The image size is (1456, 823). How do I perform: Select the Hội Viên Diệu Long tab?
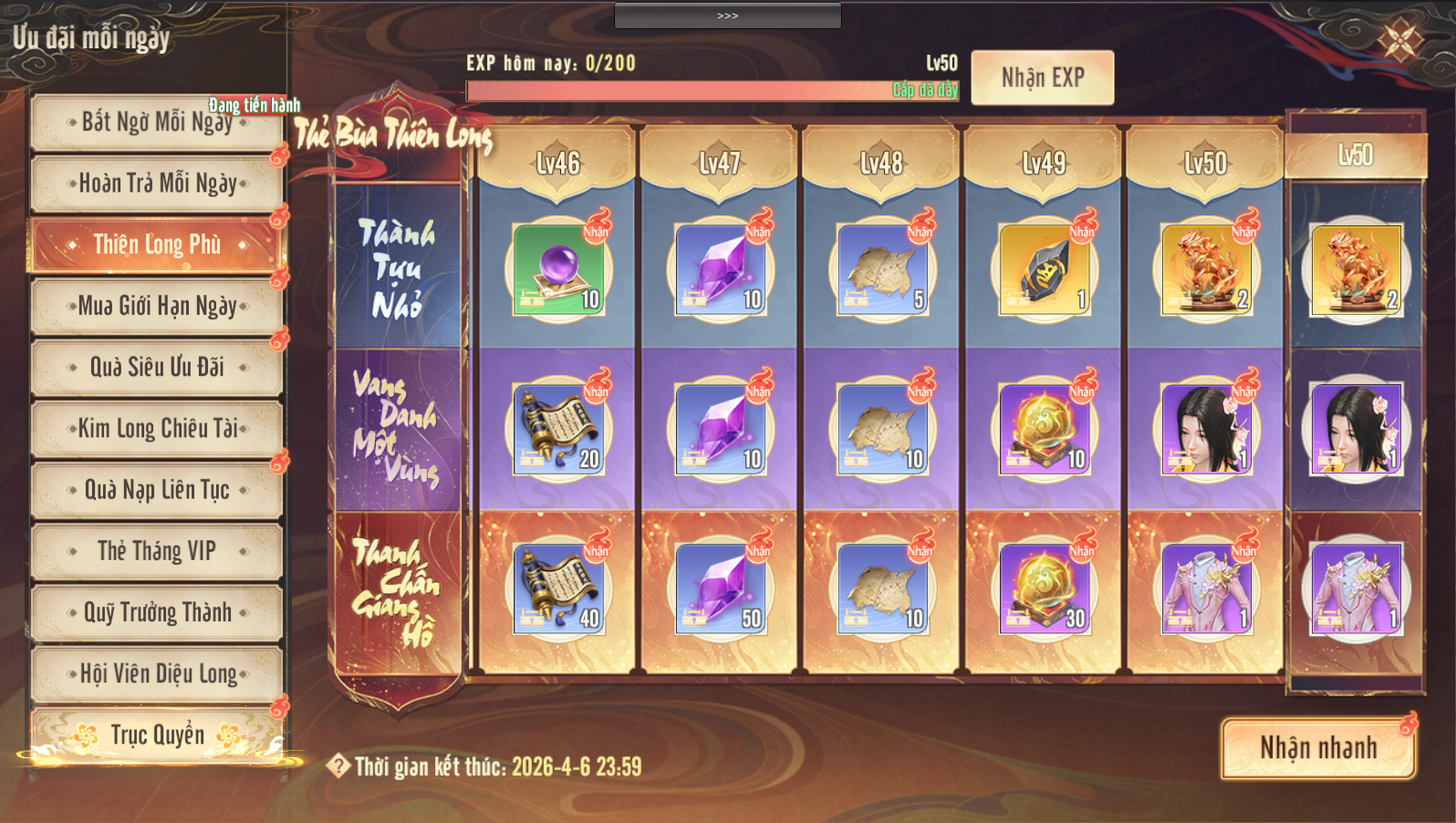coord(156,673)
